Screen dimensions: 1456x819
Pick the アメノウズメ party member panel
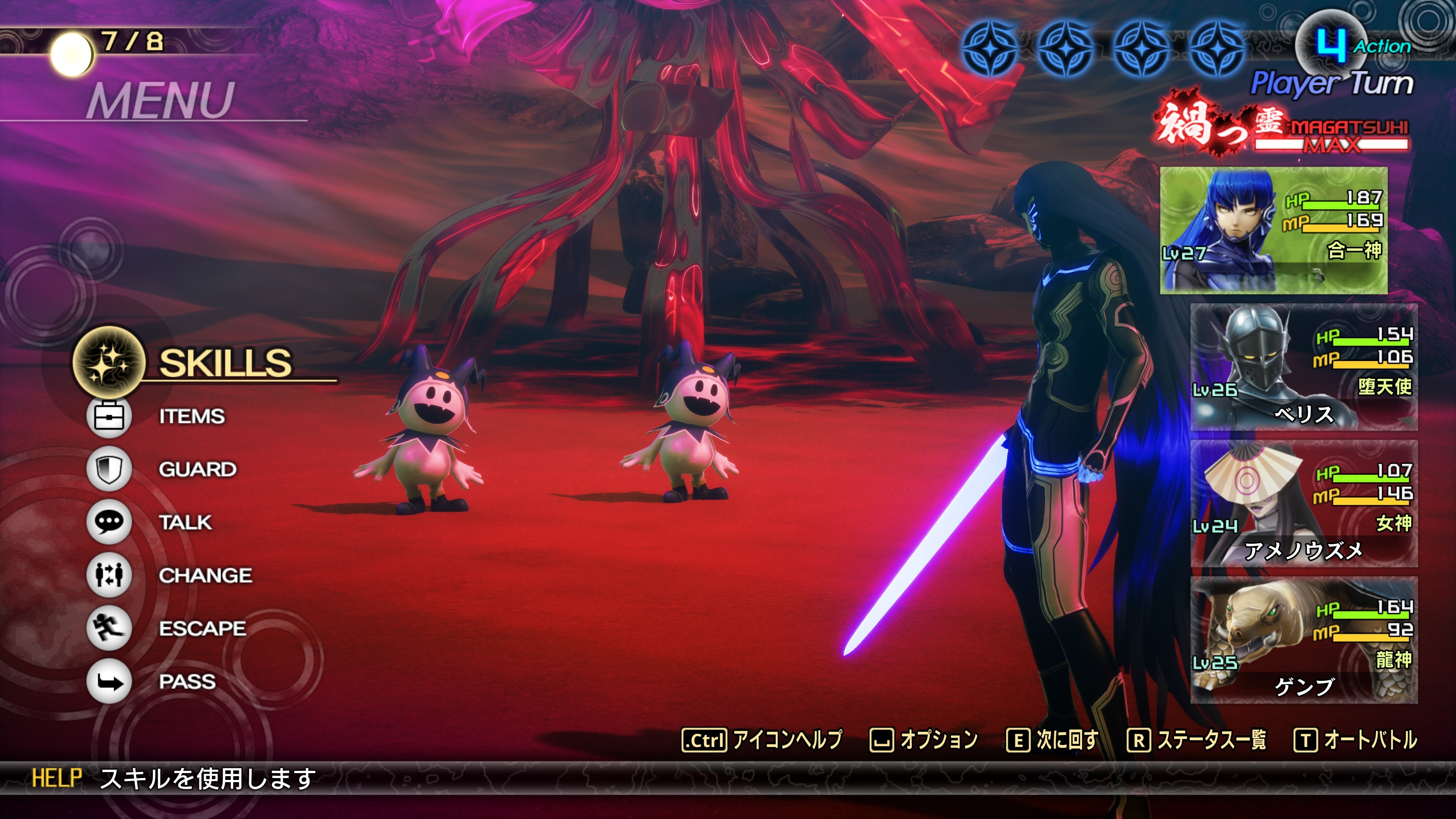[x=1304, y=504]
